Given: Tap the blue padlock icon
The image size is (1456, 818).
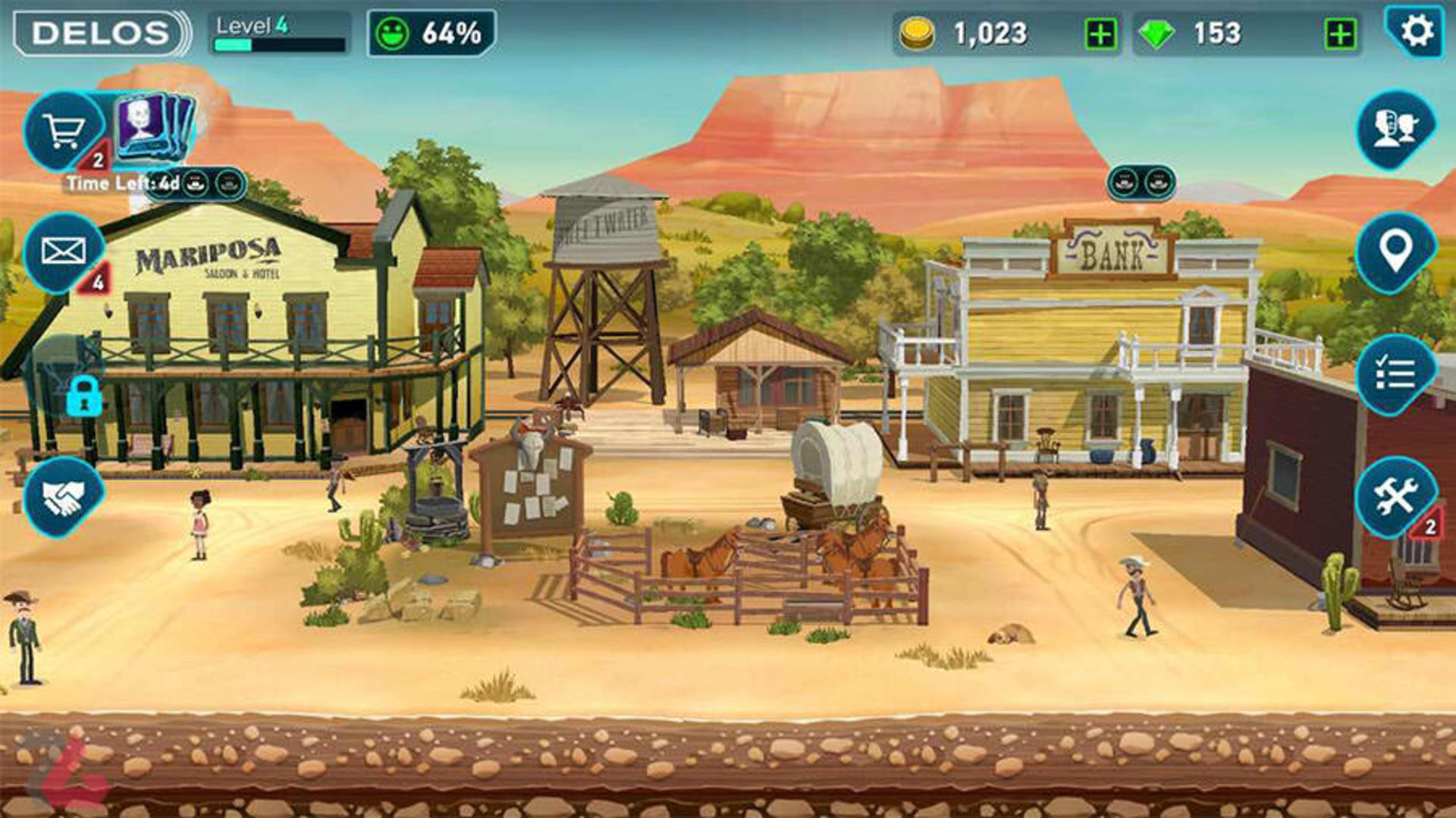Looking at the screenshot, I should click(x=83, y=395).
